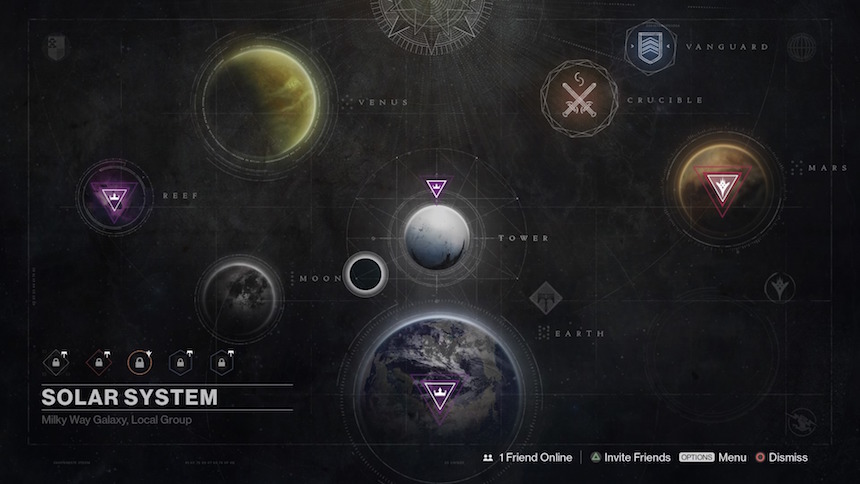Click the diamond emblem above Earth label
This screenshot has width=860, height=484.
pyautogui.click(x=546, y=297)
